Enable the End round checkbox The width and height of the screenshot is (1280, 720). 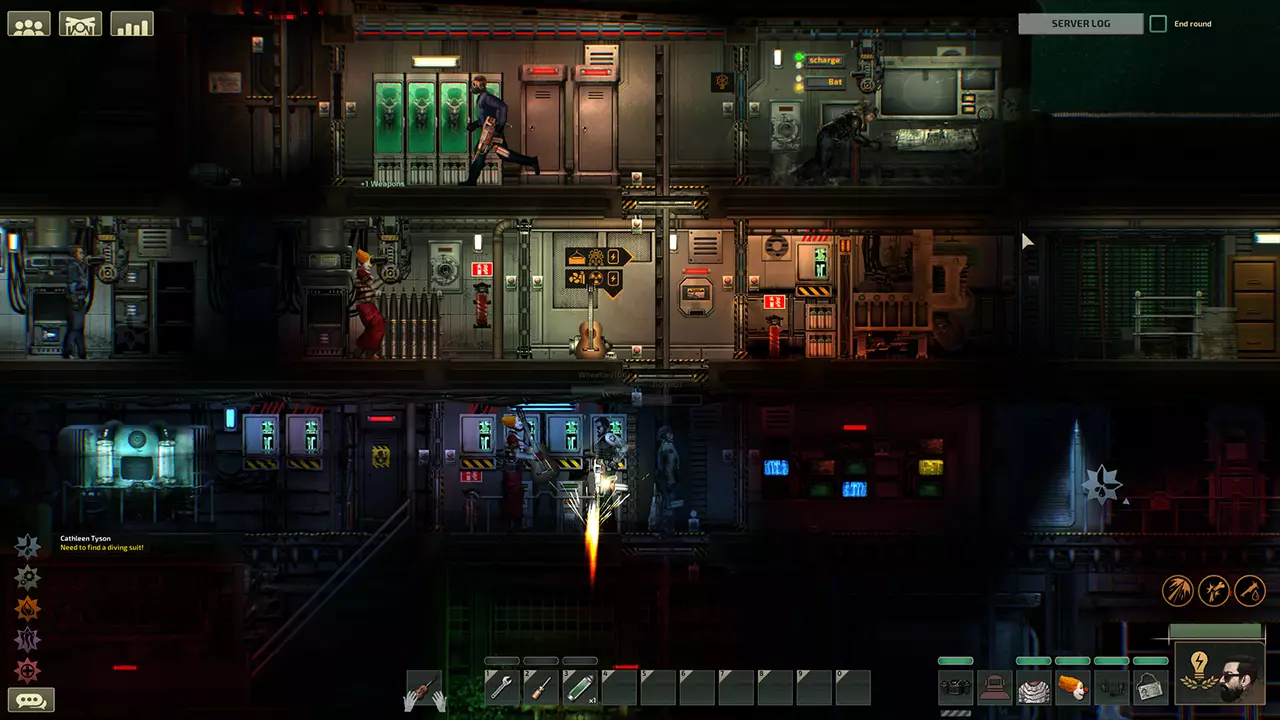(1158, 23)
